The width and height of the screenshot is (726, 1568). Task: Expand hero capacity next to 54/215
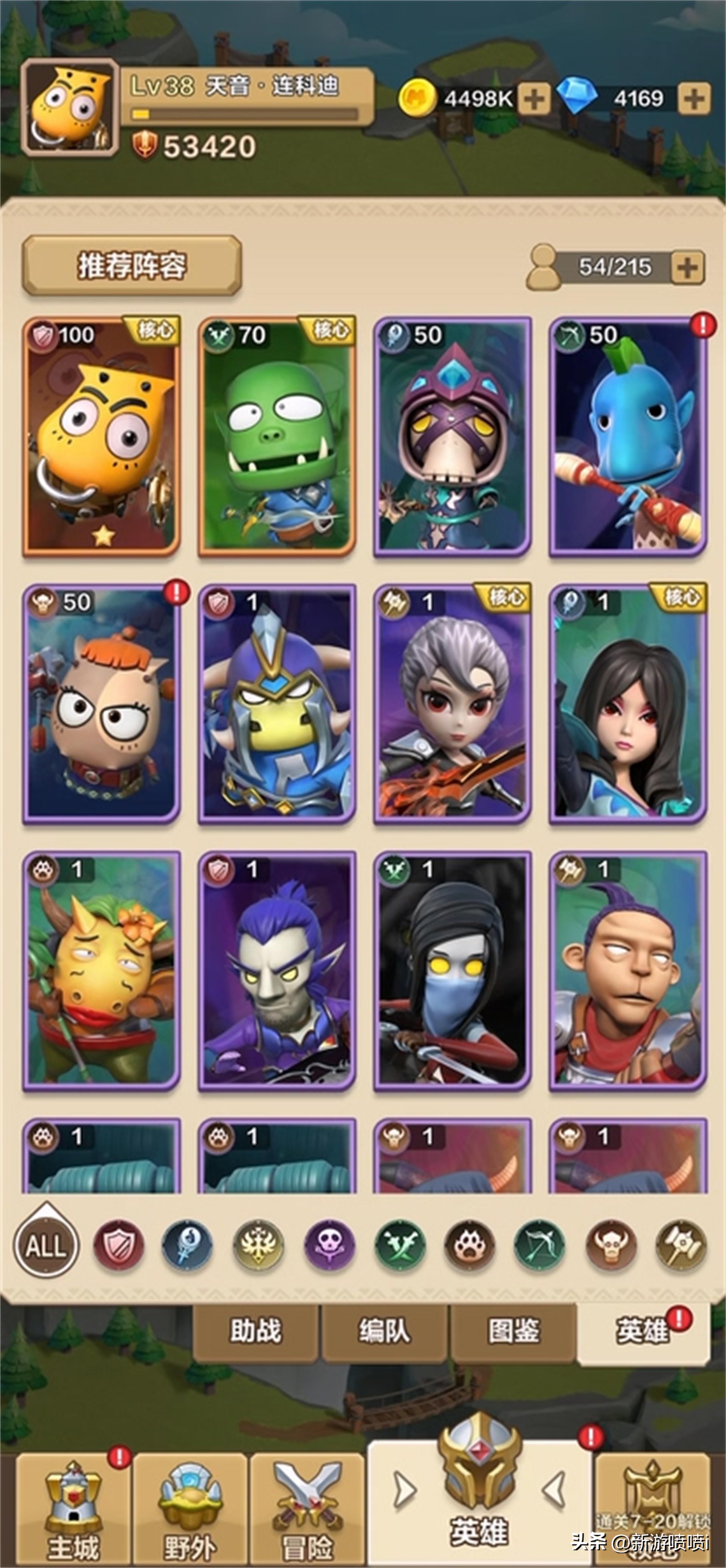click(687, 267)
